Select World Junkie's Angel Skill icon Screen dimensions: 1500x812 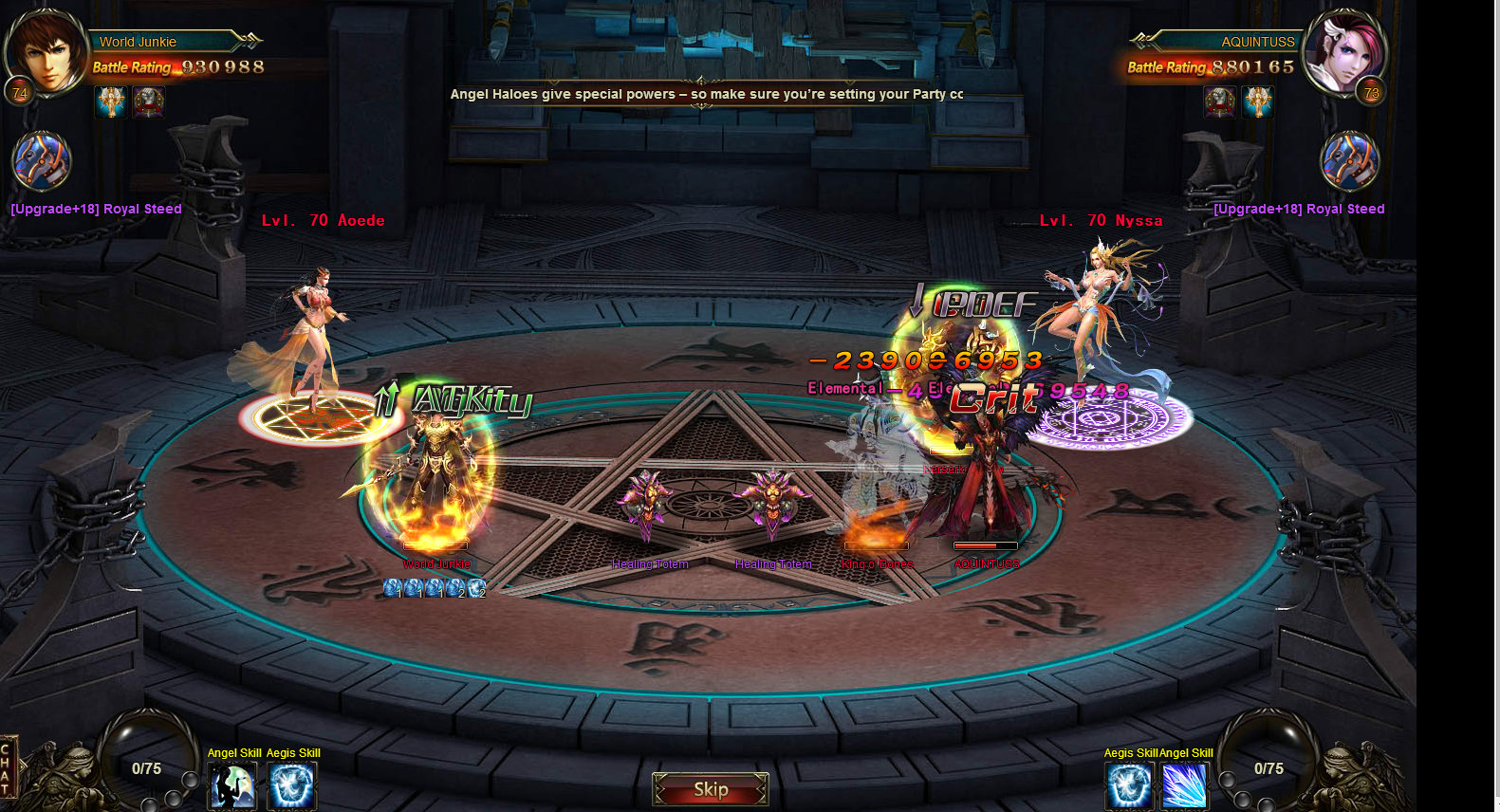(x=232, y=785)
